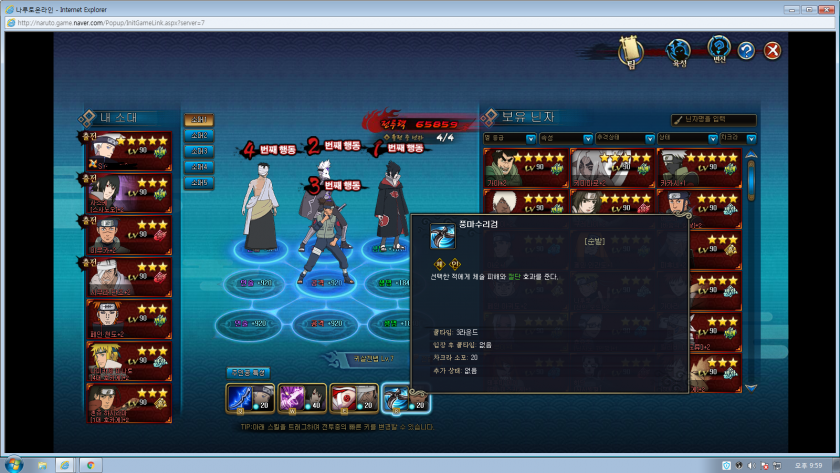This screenshot has height=473, width=840.
Task: Open the help question mark button
Action: pyautogui.click(x=746, y=50)
